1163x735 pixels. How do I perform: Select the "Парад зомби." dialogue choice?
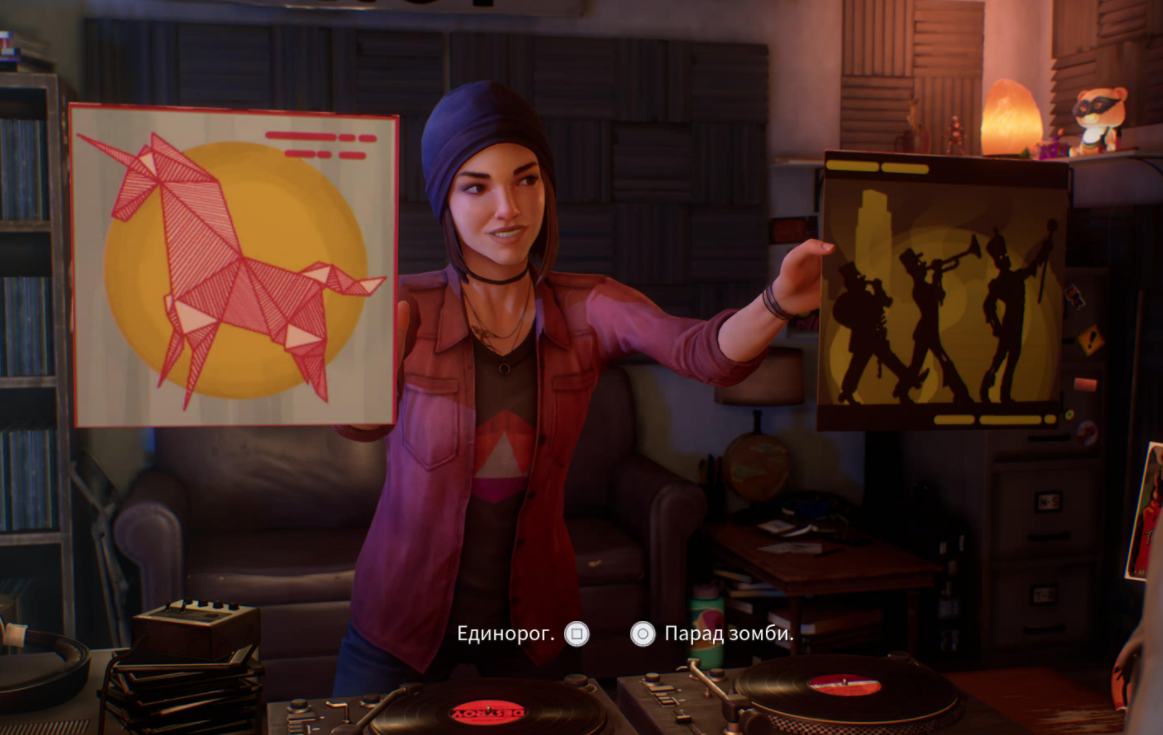pos(728,633)
